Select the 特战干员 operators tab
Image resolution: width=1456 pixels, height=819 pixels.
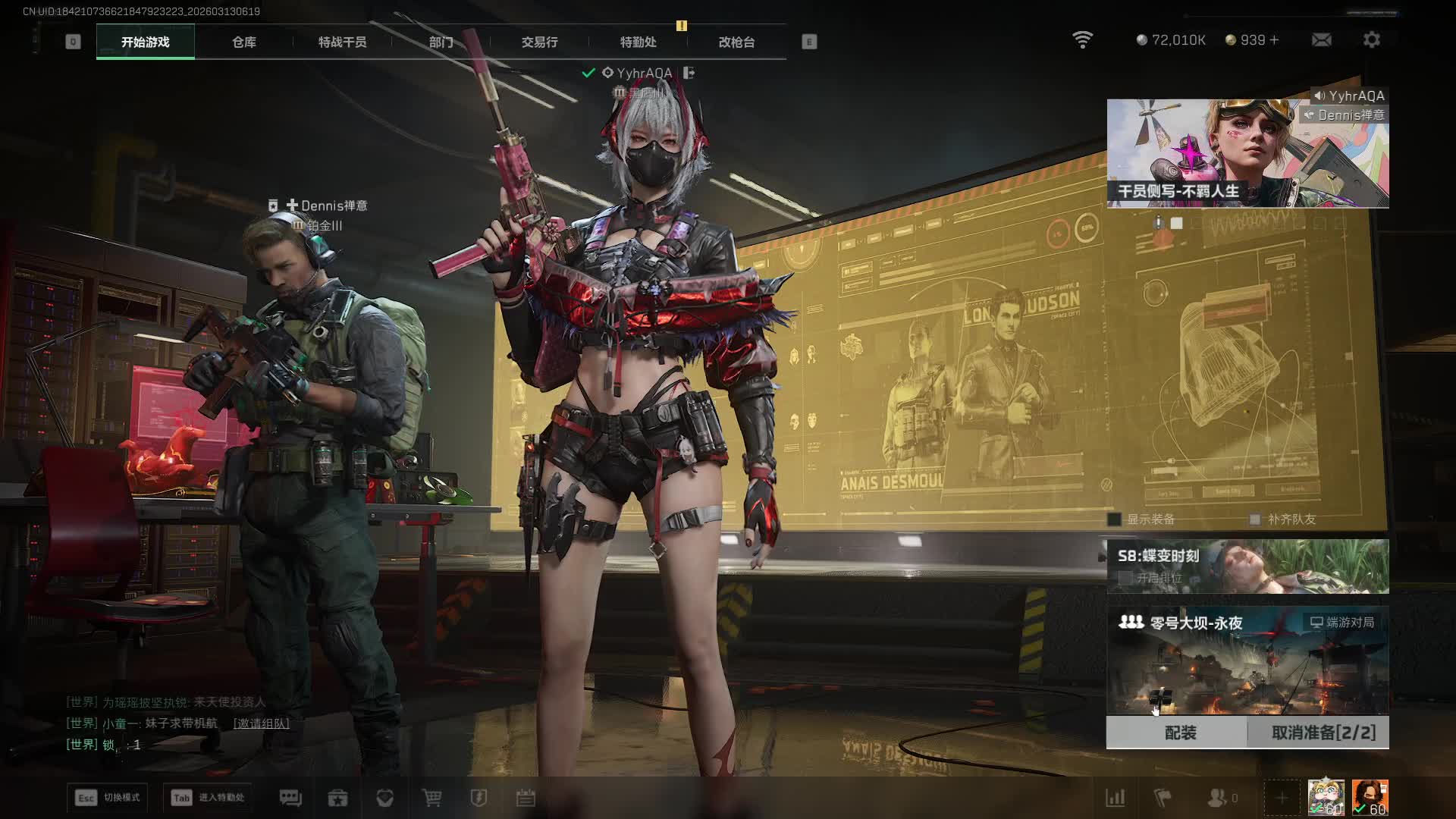click(x=342, y=42)
